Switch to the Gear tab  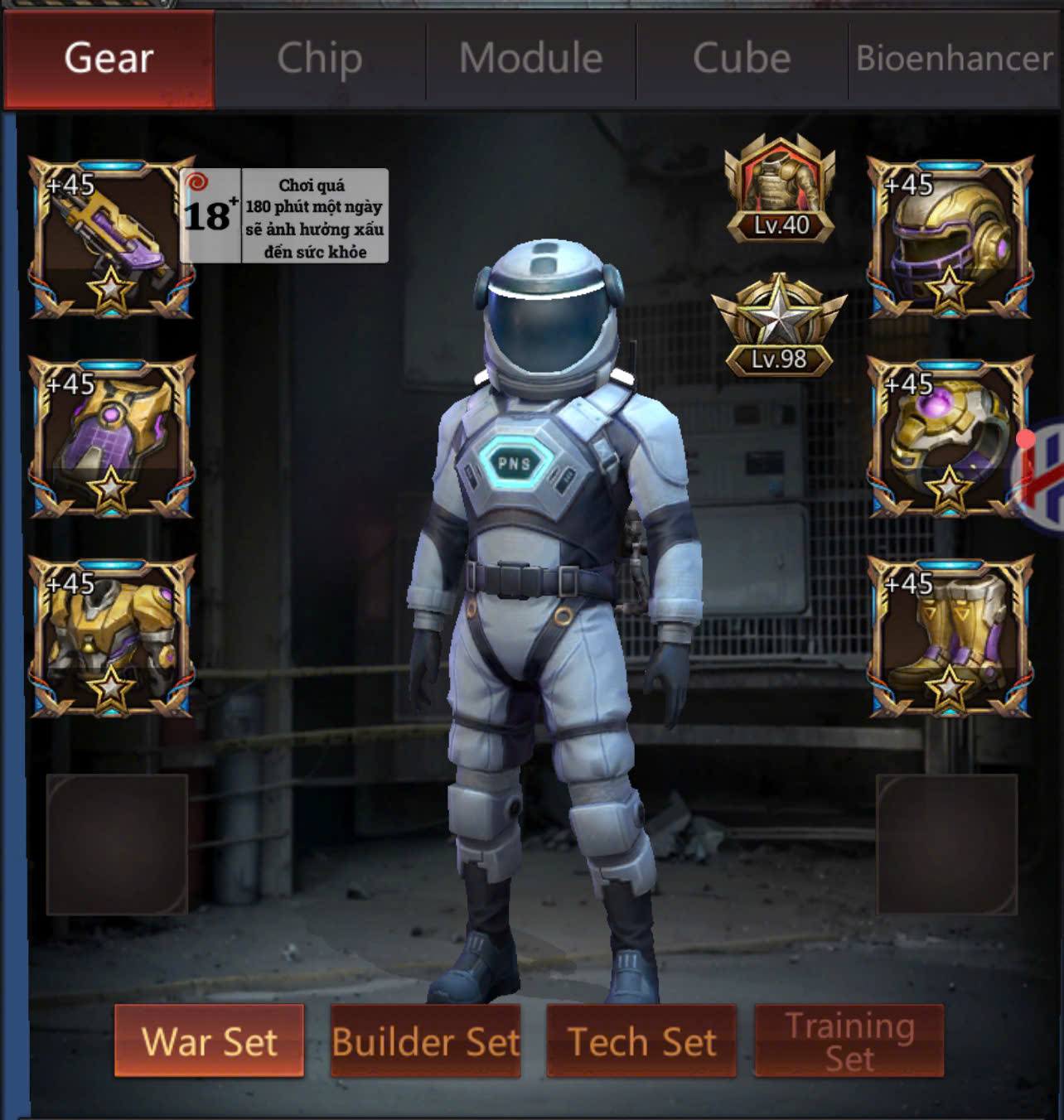[x=109, y=60]
